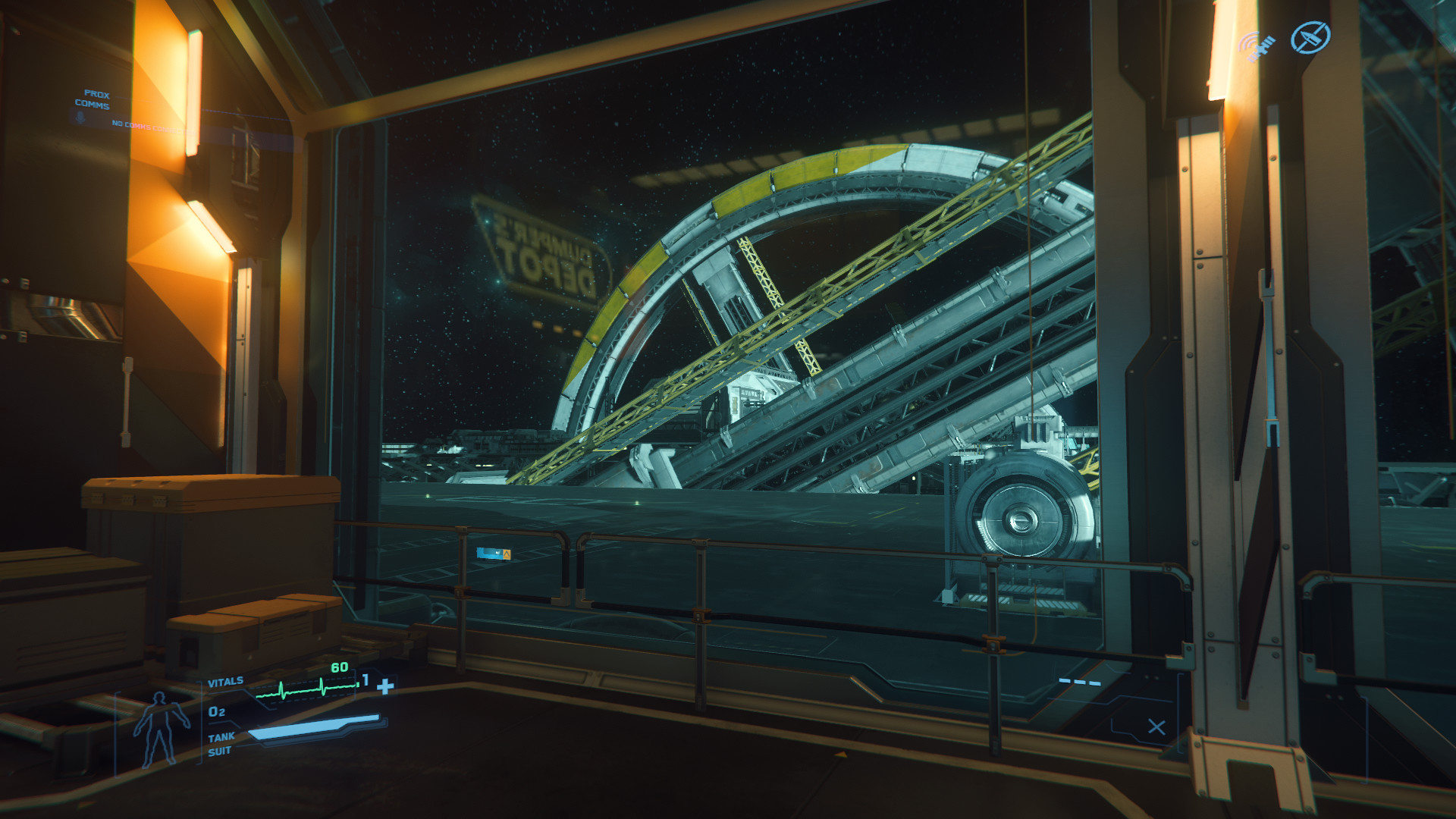Click the crossed-out bullet icon

click(1310, 37)
